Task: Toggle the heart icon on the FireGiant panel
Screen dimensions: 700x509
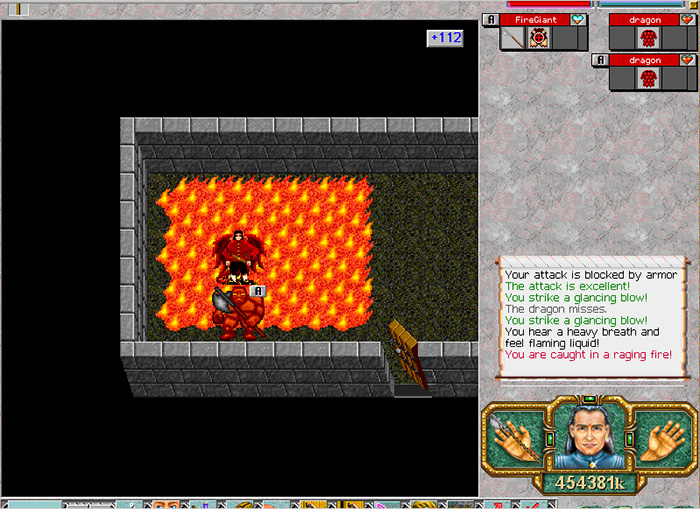Action: [578, 19]
